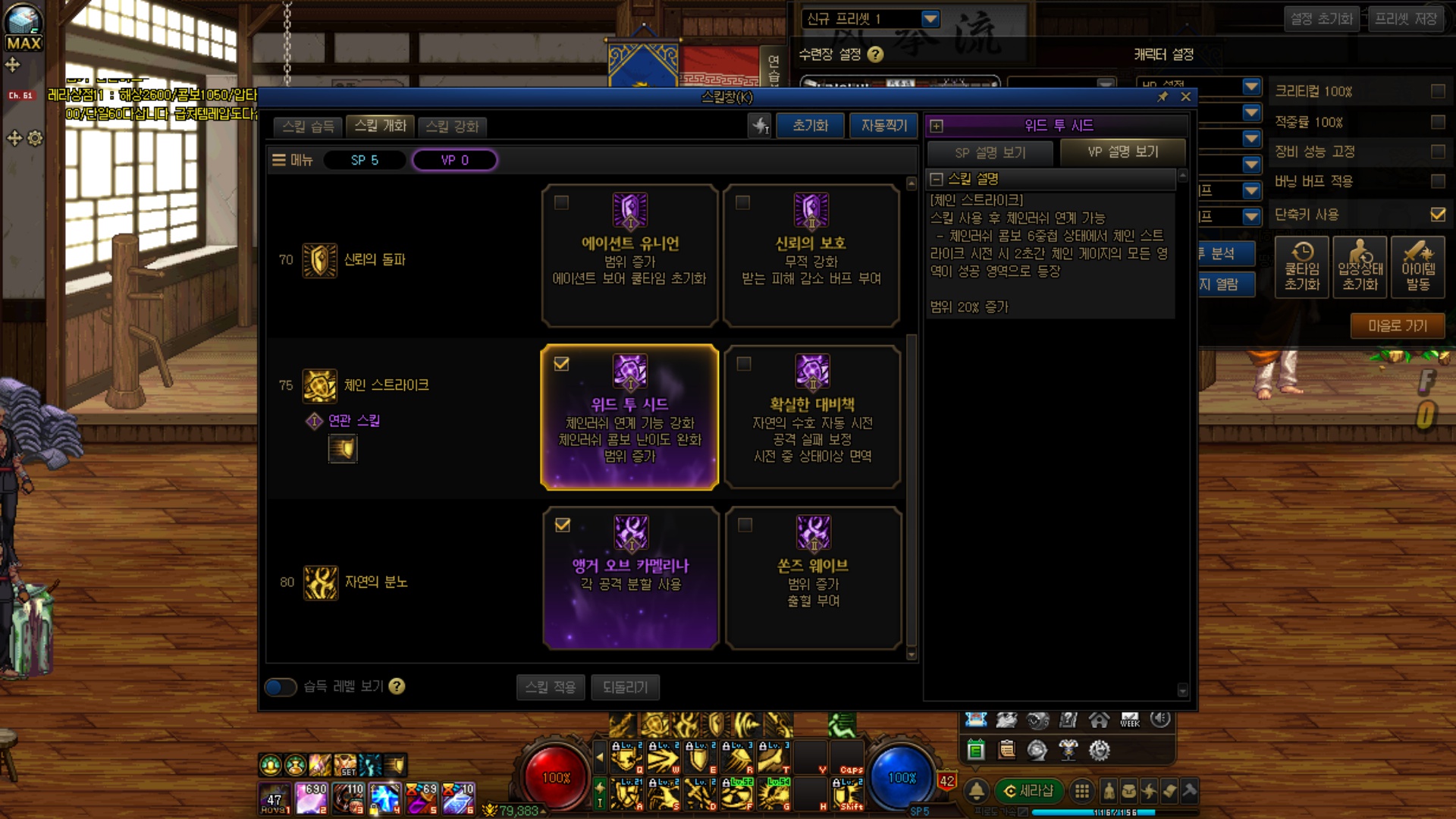The height and width of the screenshot is (819, 1456).
Task: Show the SP 설명 보기 tab
Action: click(990, 152)
